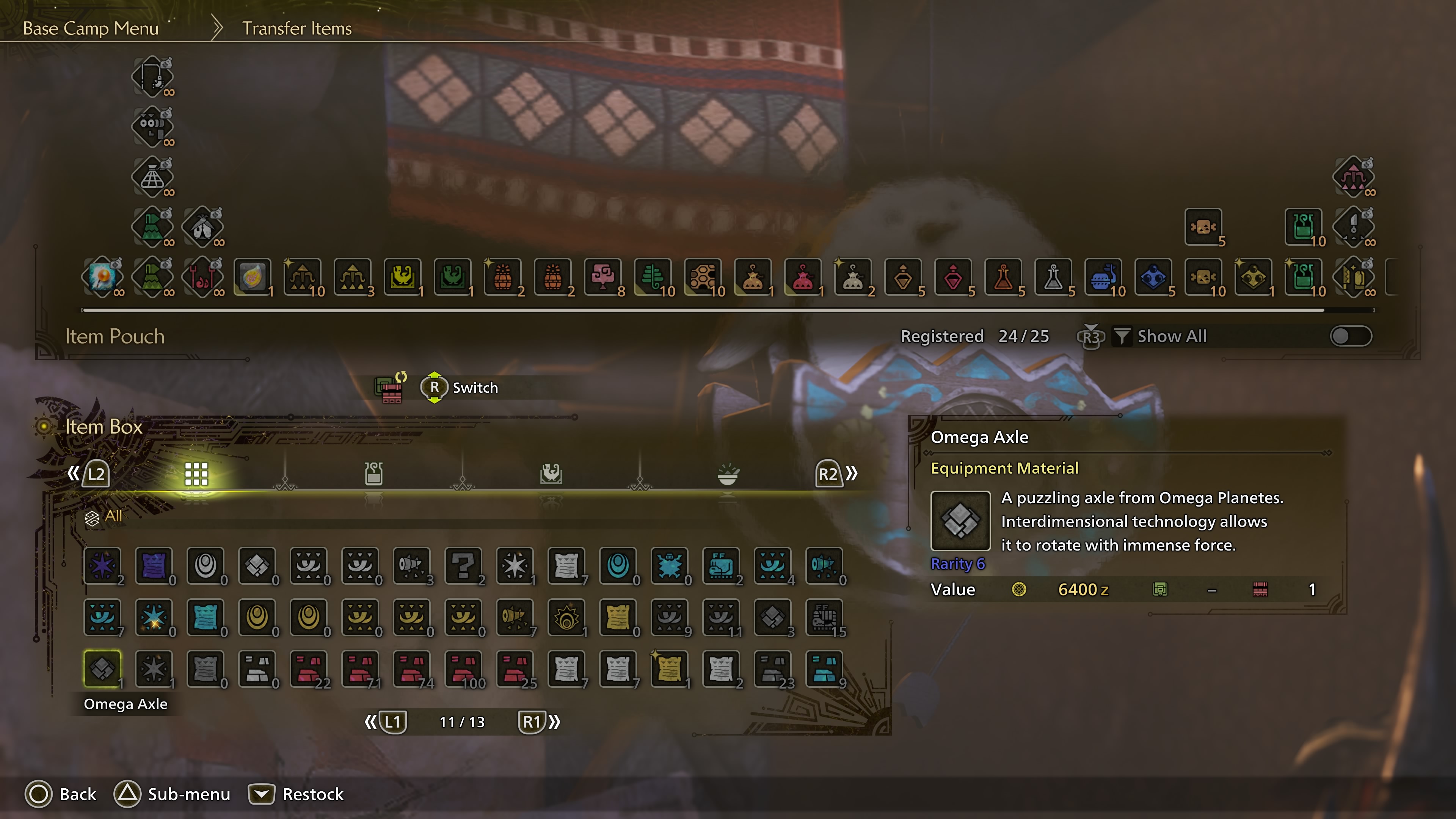Open the monster materials tab
The height and width of the screenshot is (819, 1456).
click(x=551, y=474)
